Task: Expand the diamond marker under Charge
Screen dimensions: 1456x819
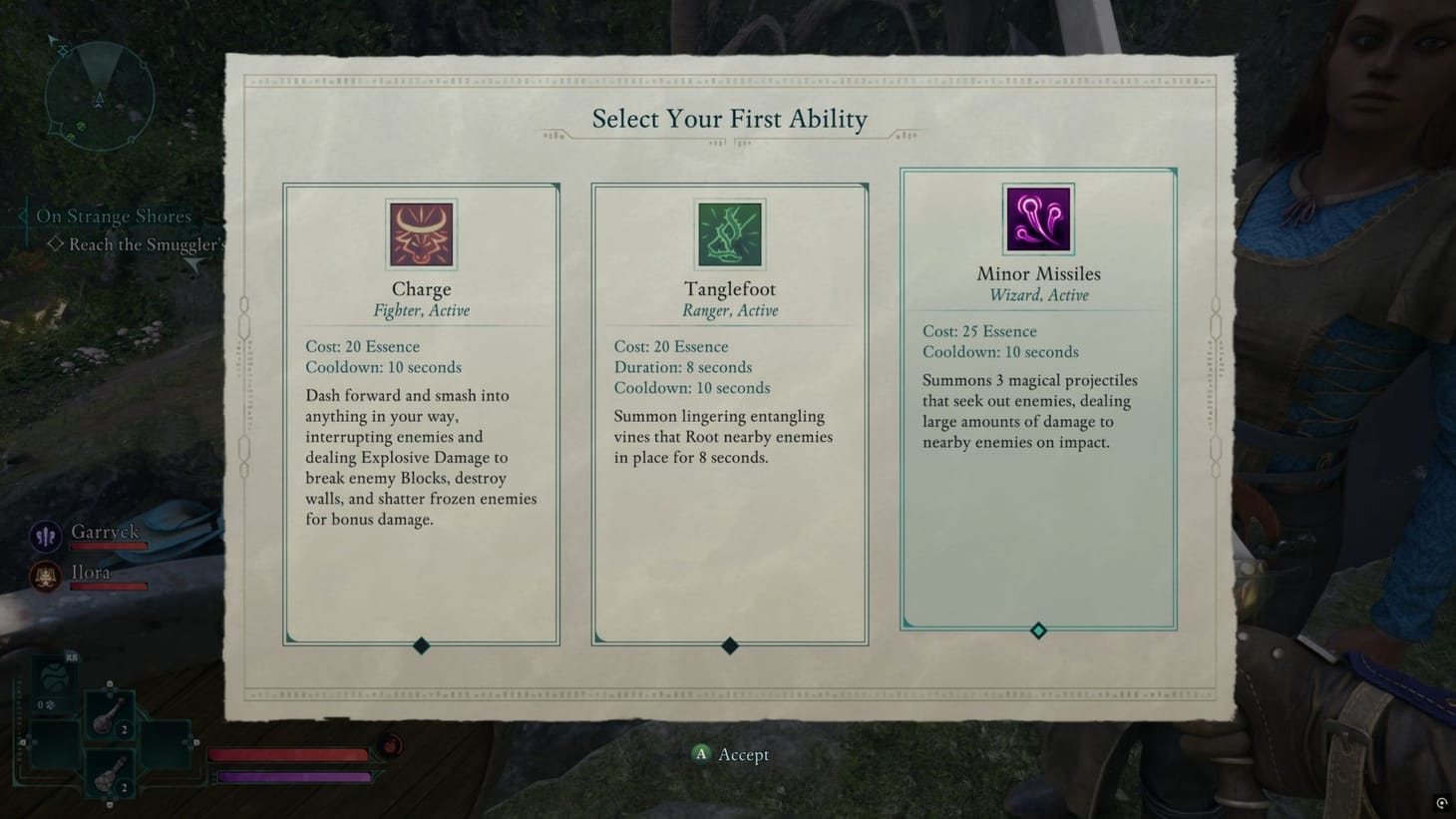Action: tap(420, 646)
